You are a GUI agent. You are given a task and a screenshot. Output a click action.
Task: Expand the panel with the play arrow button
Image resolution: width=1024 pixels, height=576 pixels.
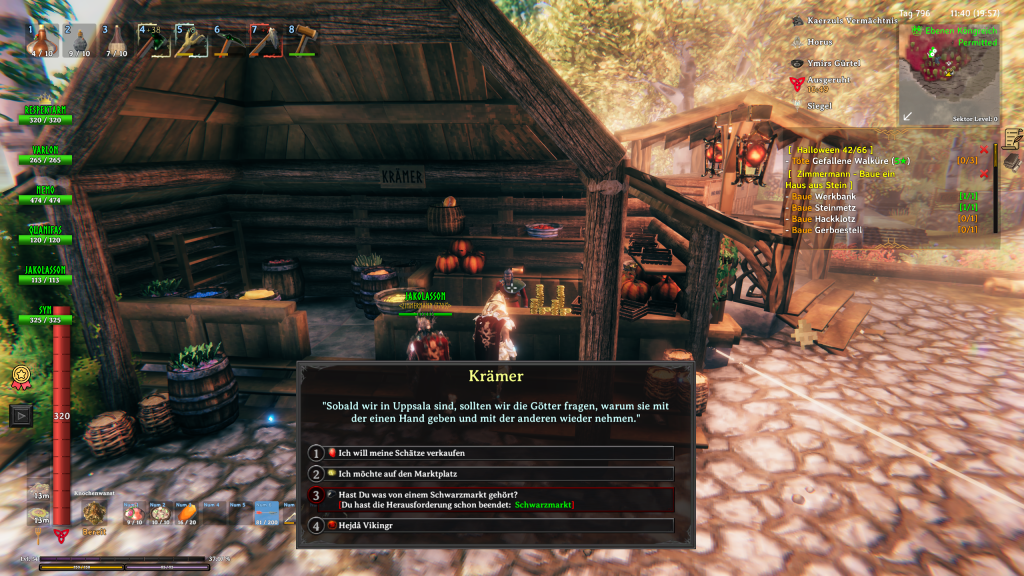tap(20, 414)
